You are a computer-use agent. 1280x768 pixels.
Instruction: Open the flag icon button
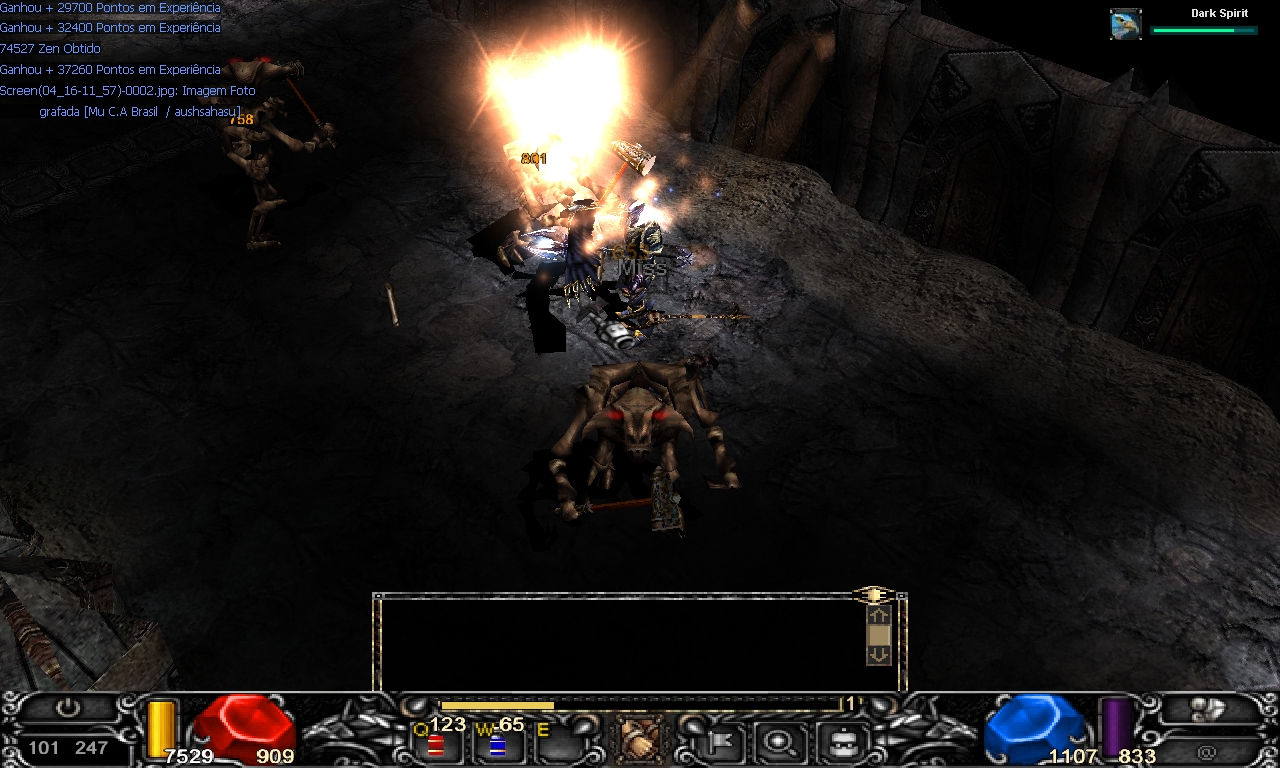point(718,741)
